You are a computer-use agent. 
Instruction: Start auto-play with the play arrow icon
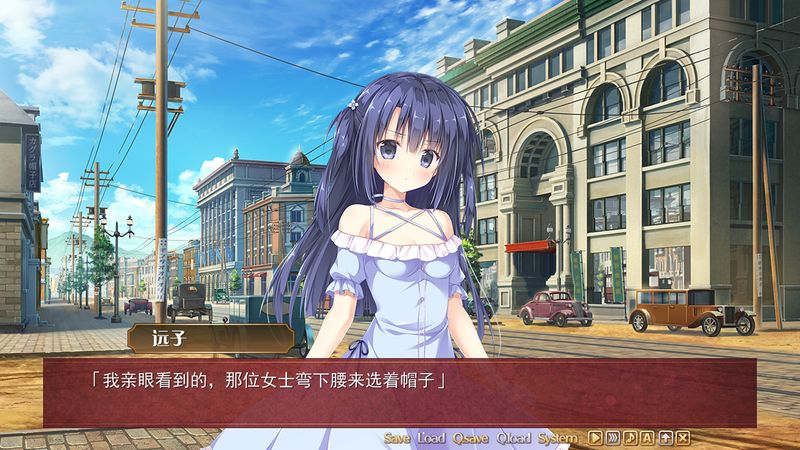[595, 438]
